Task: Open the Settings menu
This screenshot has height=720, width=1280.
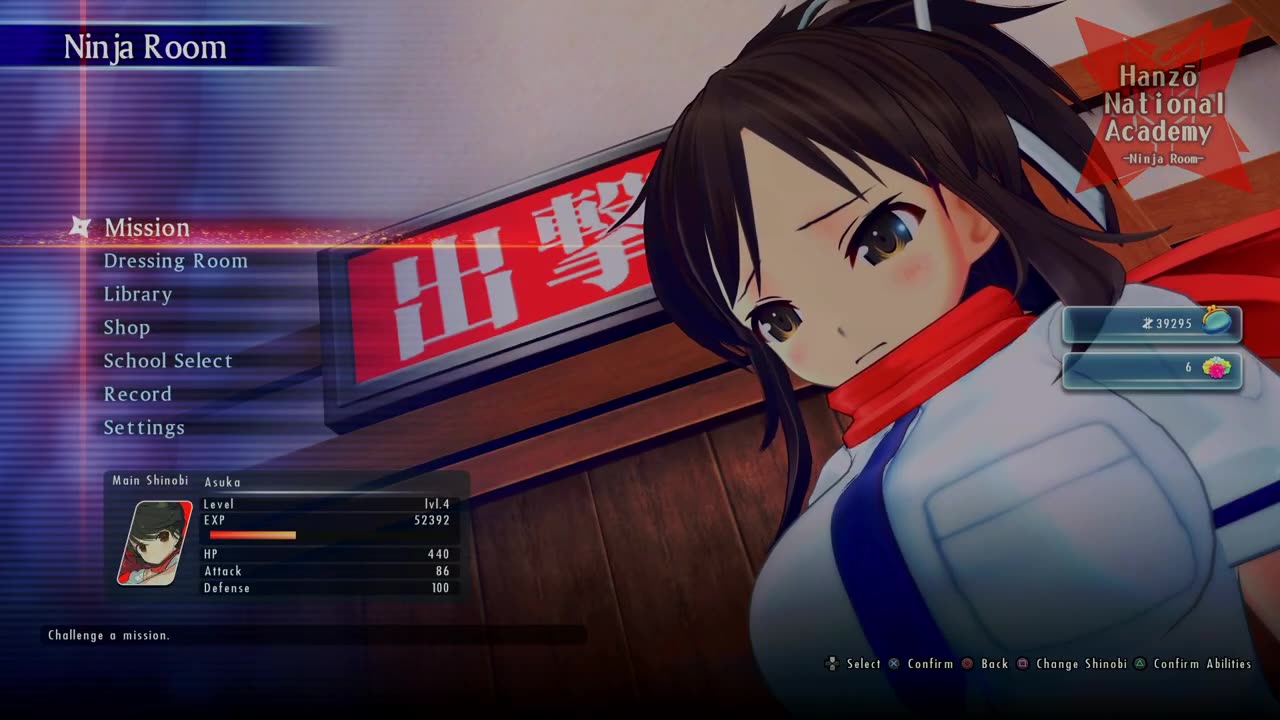Action: click(144, 428)
